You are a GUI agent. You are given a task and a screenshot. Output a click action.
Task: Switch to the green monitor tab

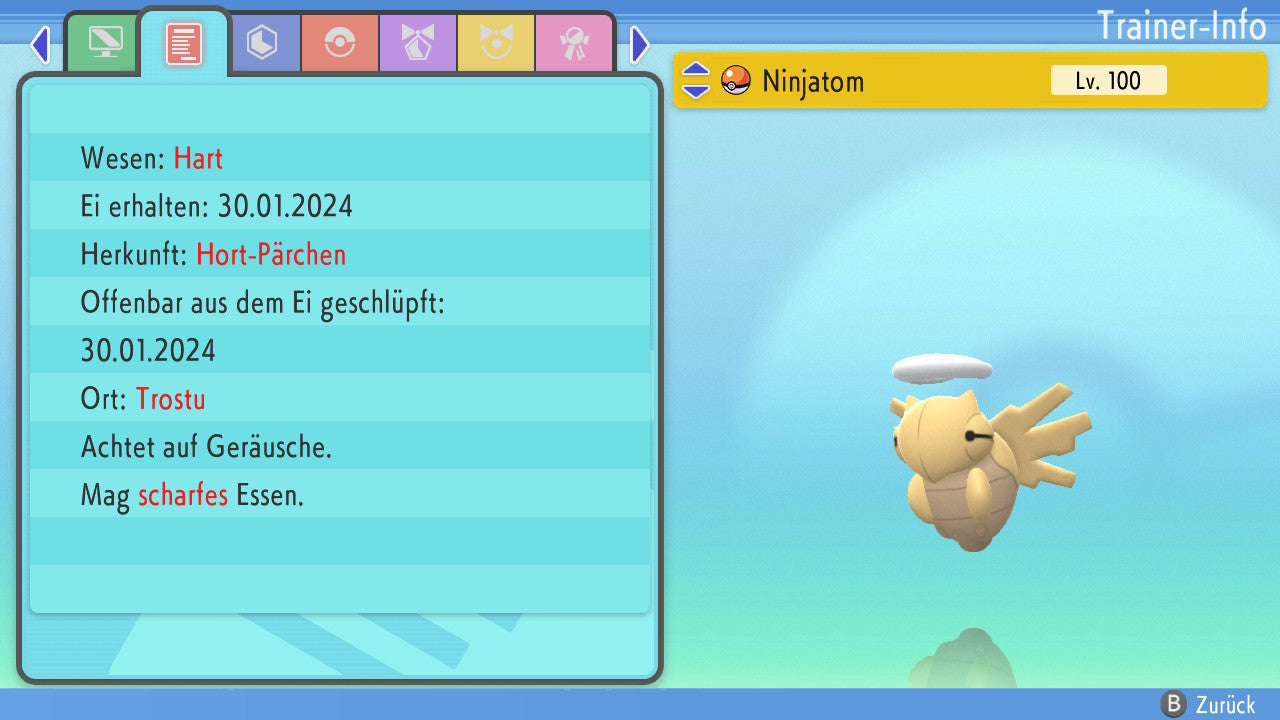pos(105,43)
